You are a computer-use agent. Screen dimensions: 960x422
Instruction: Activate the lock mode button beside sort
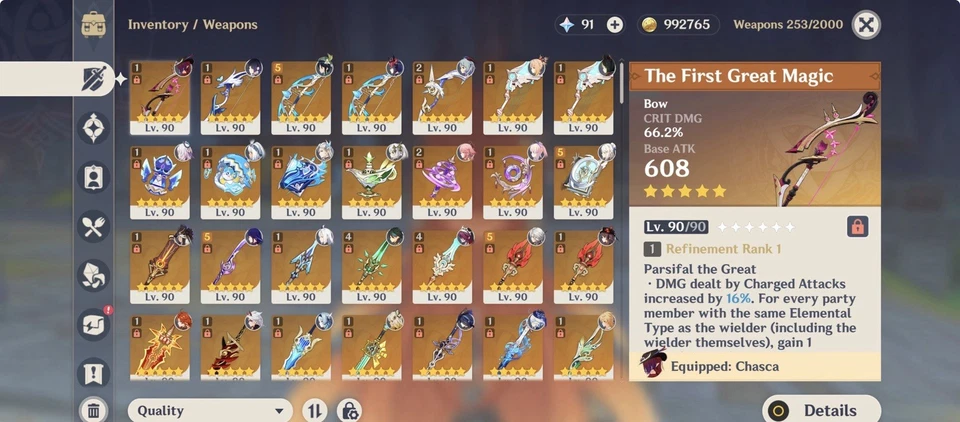349,410
